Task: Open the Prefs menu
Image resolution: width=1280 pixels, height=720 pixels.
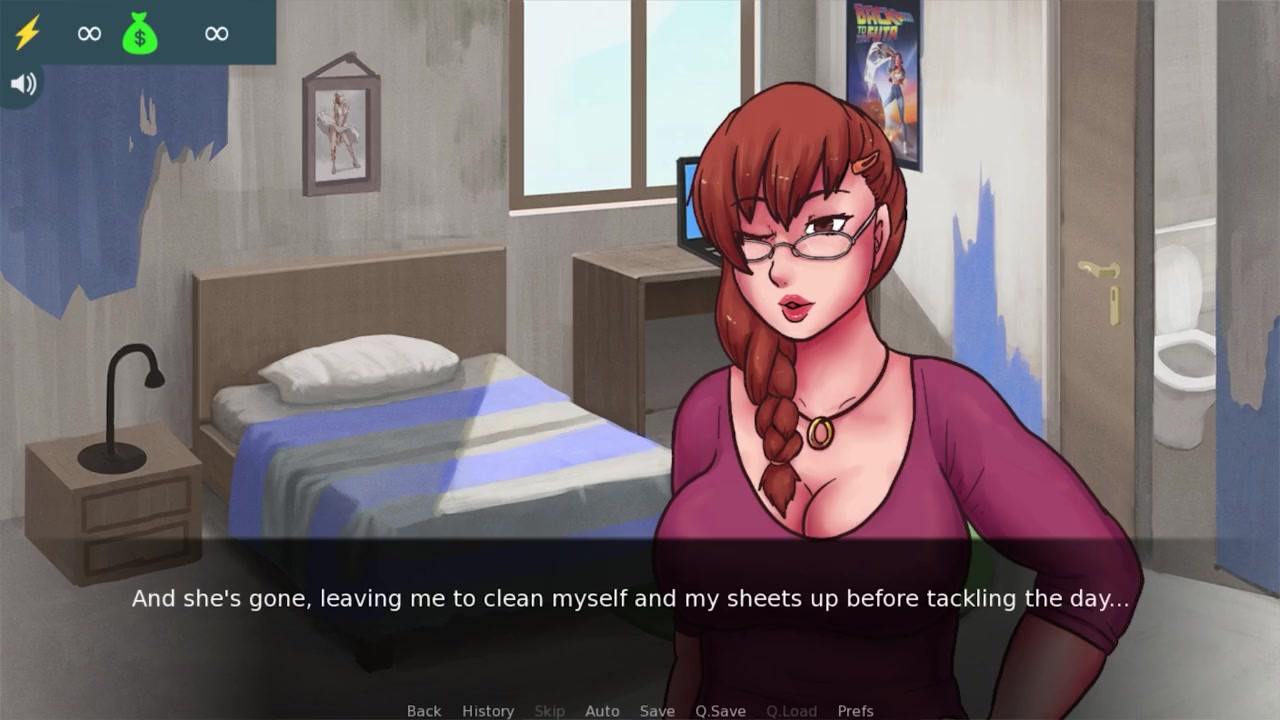Action: click(855, 710)
